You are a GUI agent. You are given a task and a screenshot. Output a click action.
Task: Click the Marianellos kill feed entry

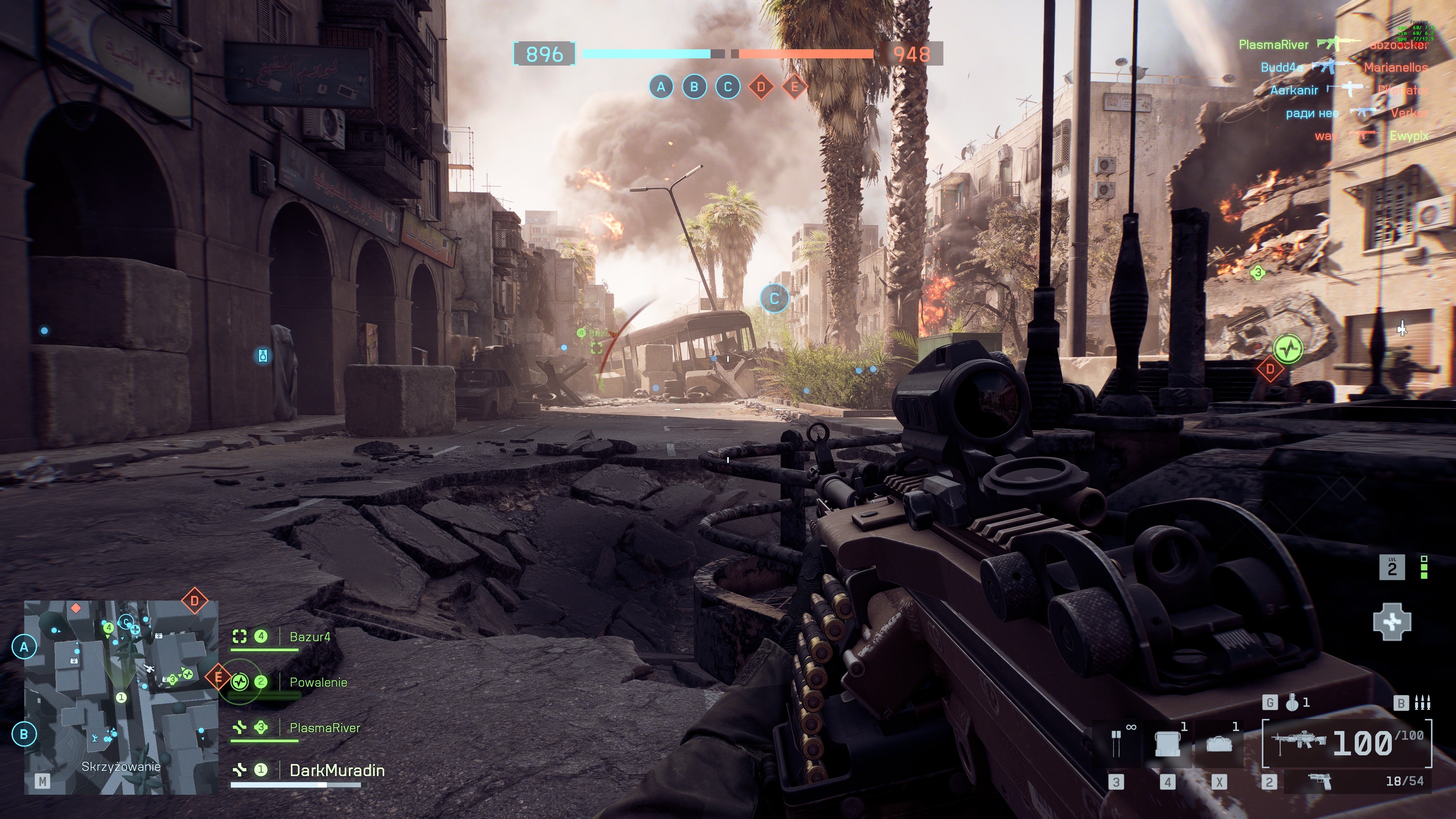1395,68
